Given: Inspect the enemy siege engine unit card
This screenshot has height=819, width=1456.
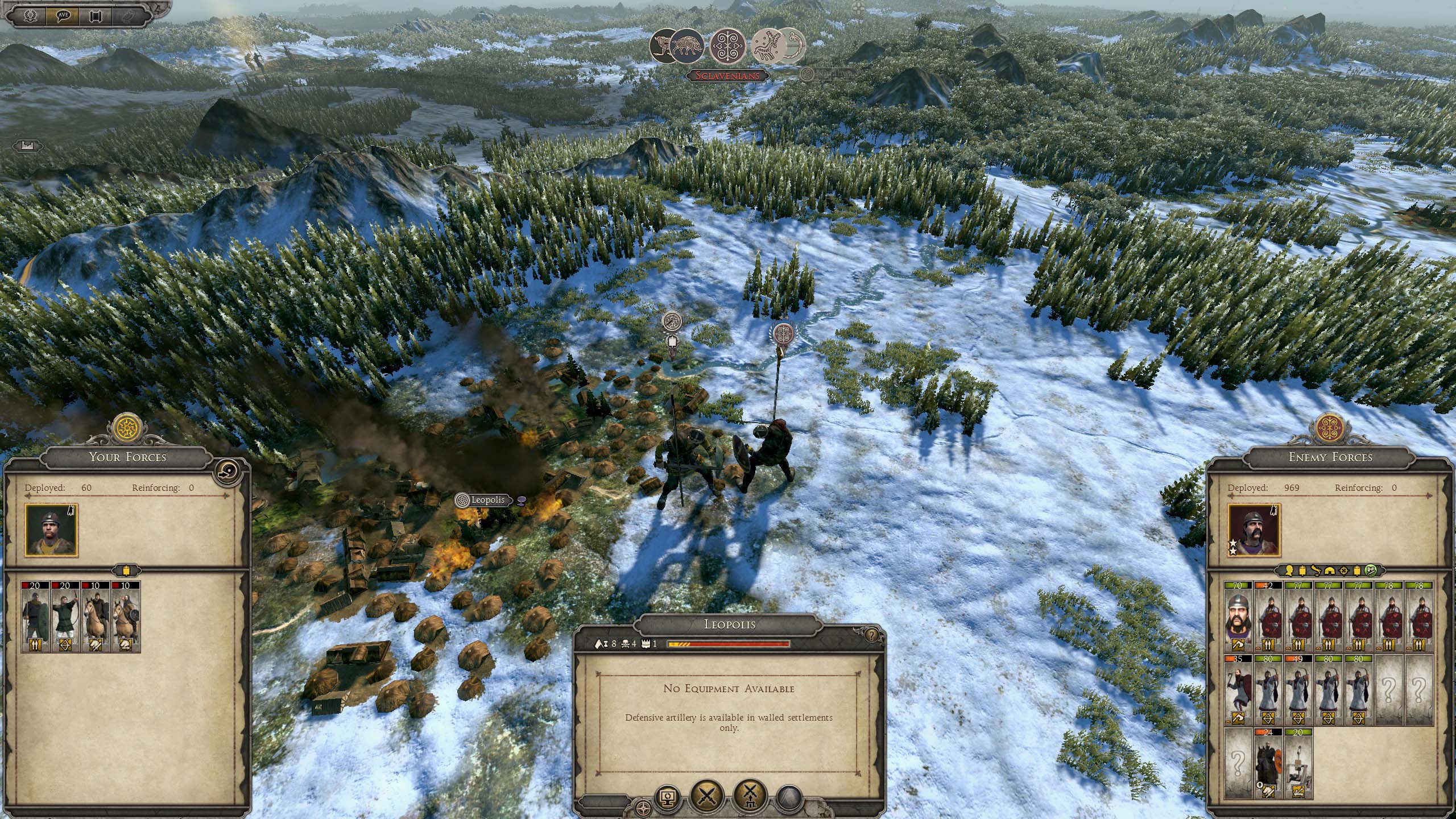Looking at the screenshot, I should [1298, 763].
